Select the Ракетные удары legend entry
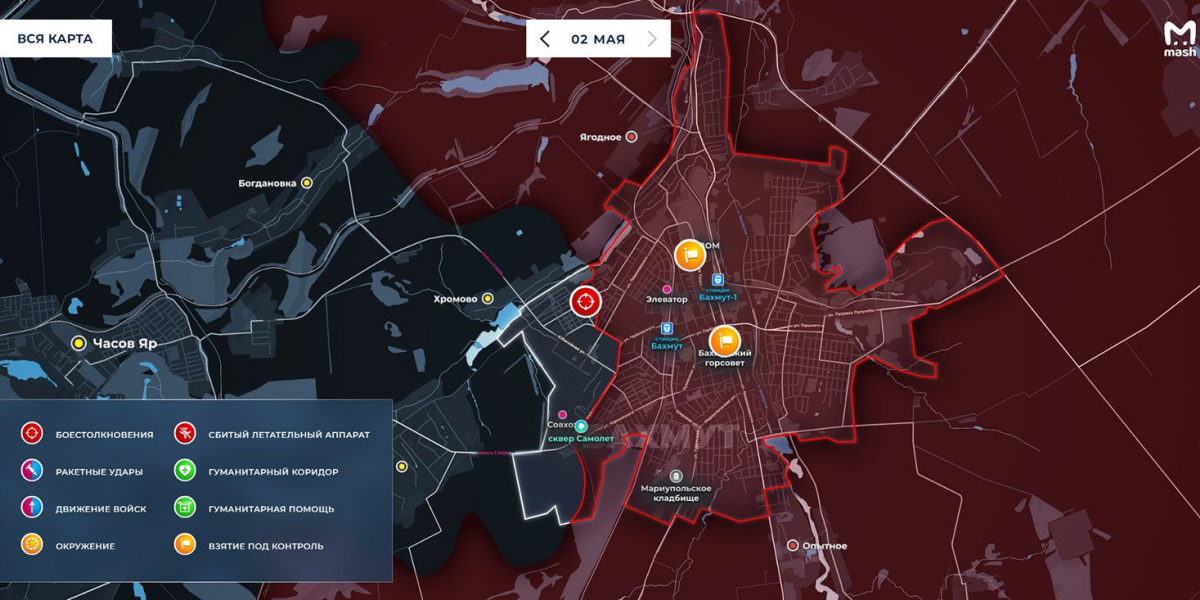Viewport: 1200px width, 600px height. point(32,471)
